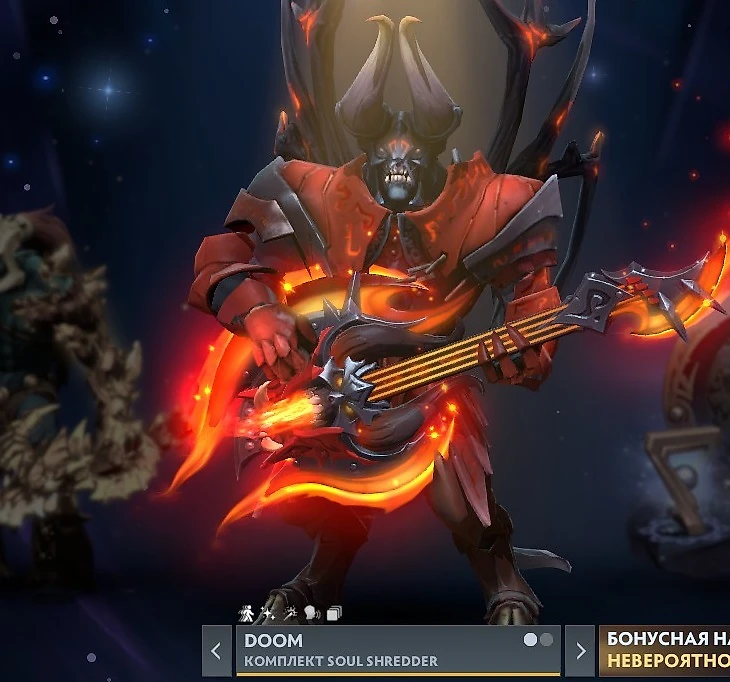
Task: Open the bonus reward panel
Action: (665, 651)
